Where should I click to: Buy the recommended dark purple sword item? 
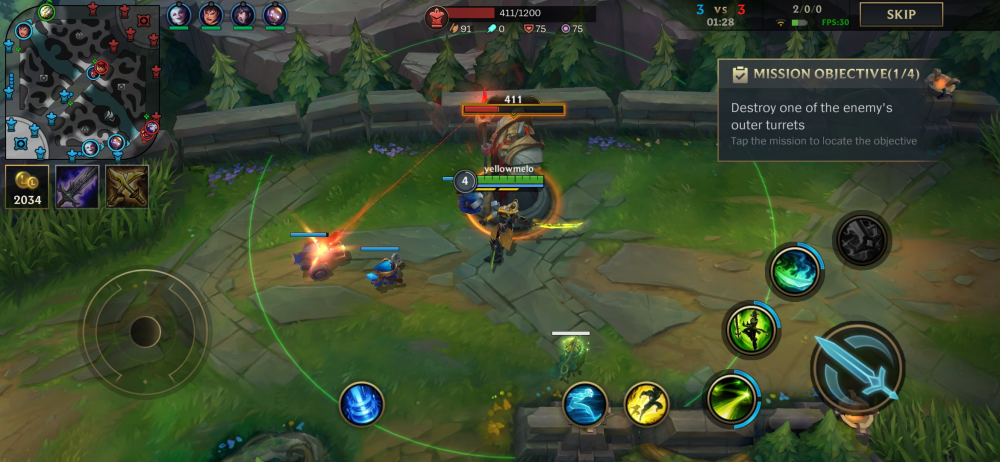coord(77,187)
